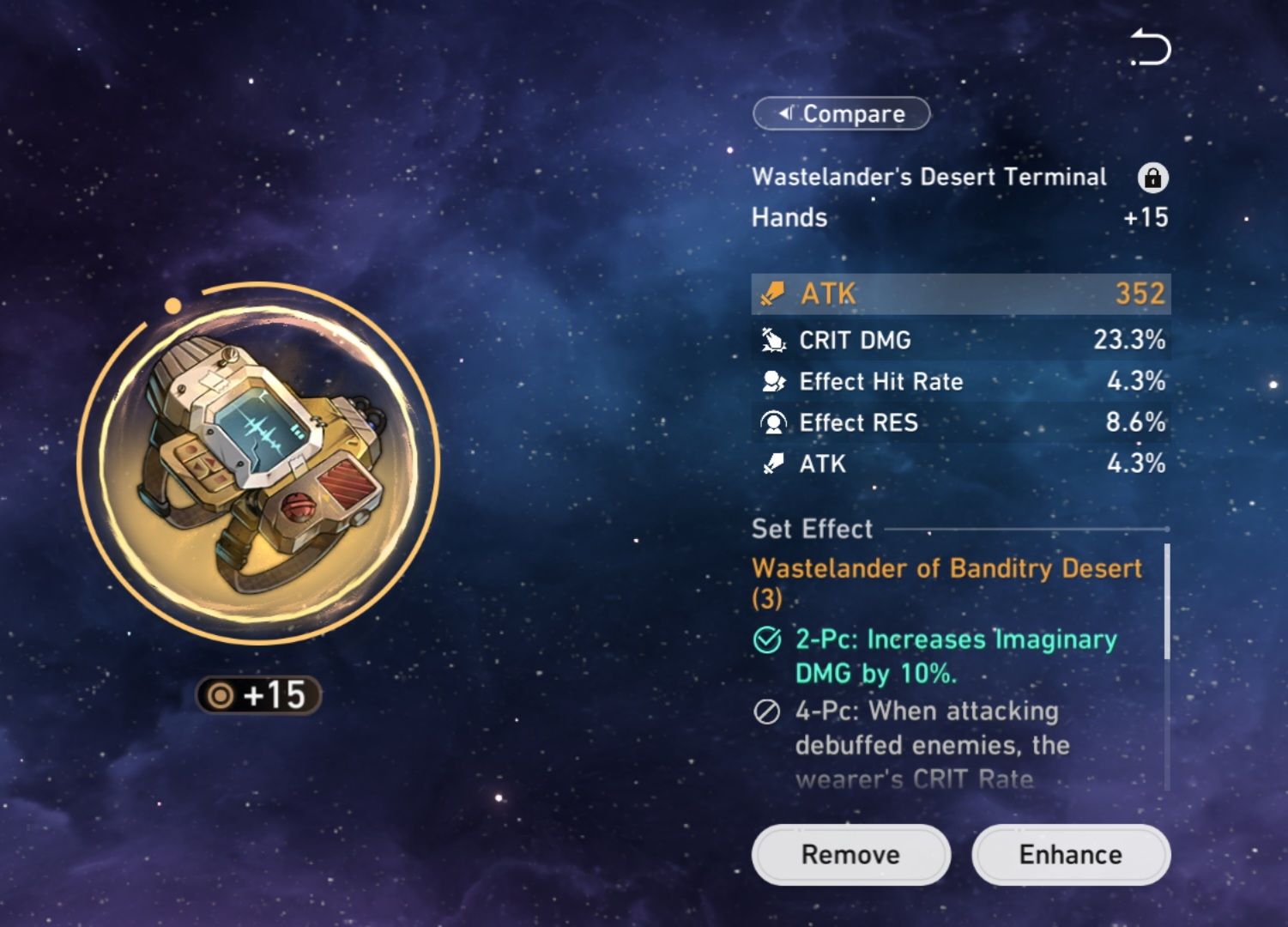Click the Compare speaker icon
This screenshot has width=1288, height=927.
pyautogui.click(x=786, y=113)
